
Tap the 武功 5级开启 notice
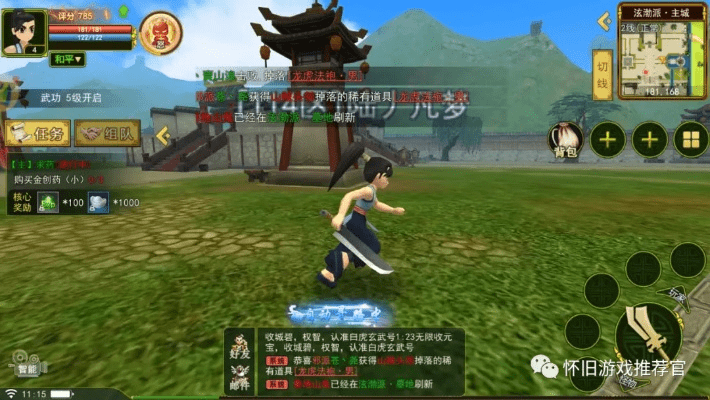[72, 98]
